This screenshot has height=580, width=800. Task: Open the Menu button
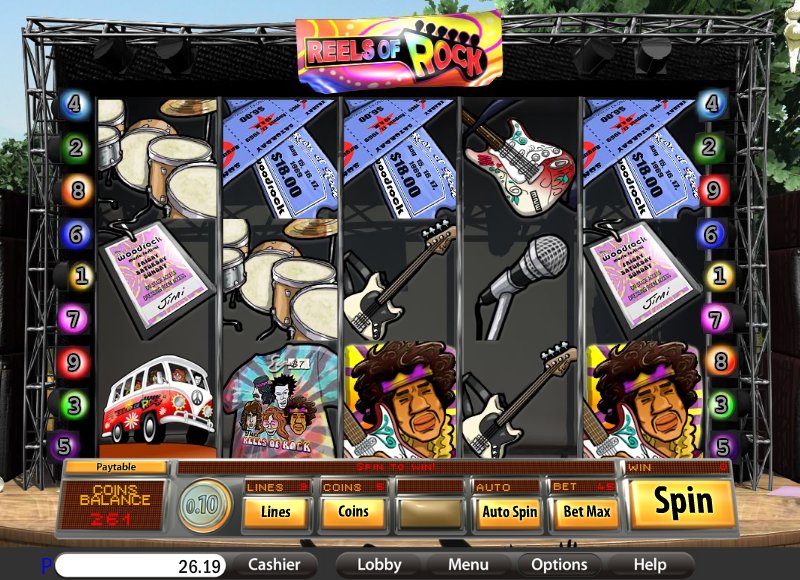click(x=468, y=565)
